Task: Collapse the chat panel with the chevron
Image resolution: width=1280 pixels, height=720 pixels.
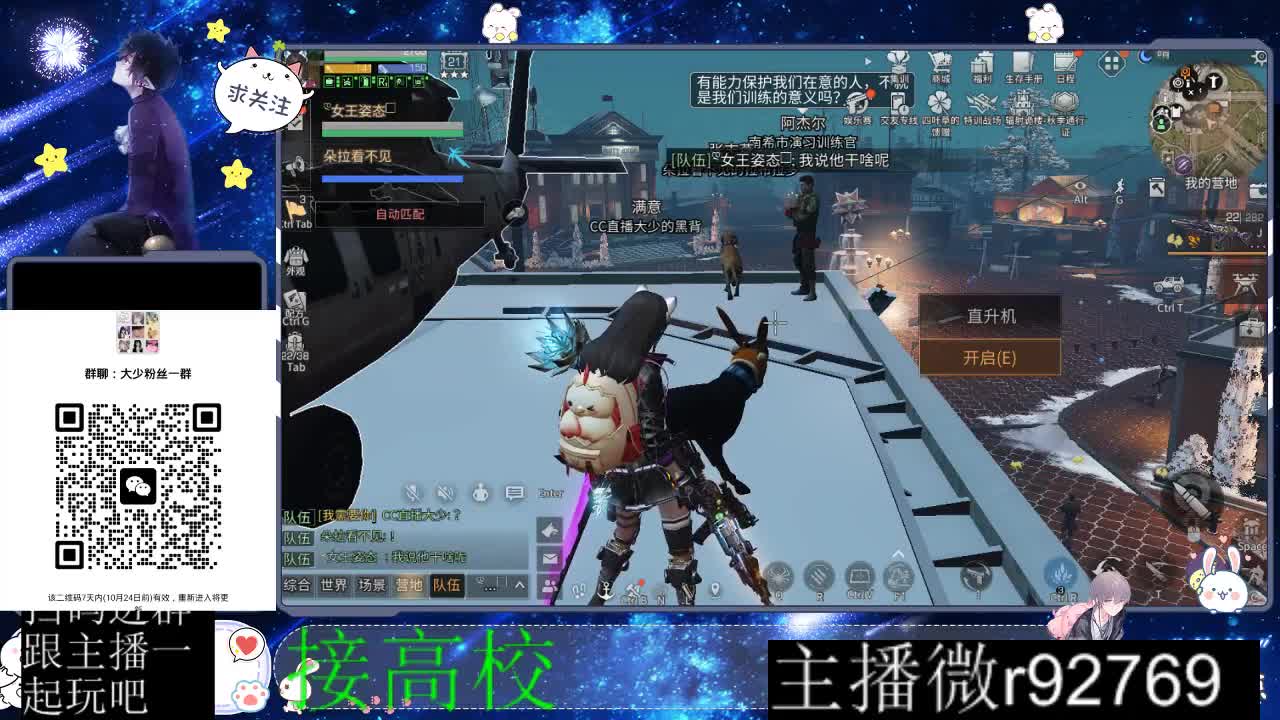Action: pyautogui.click(x=519, y=585)
